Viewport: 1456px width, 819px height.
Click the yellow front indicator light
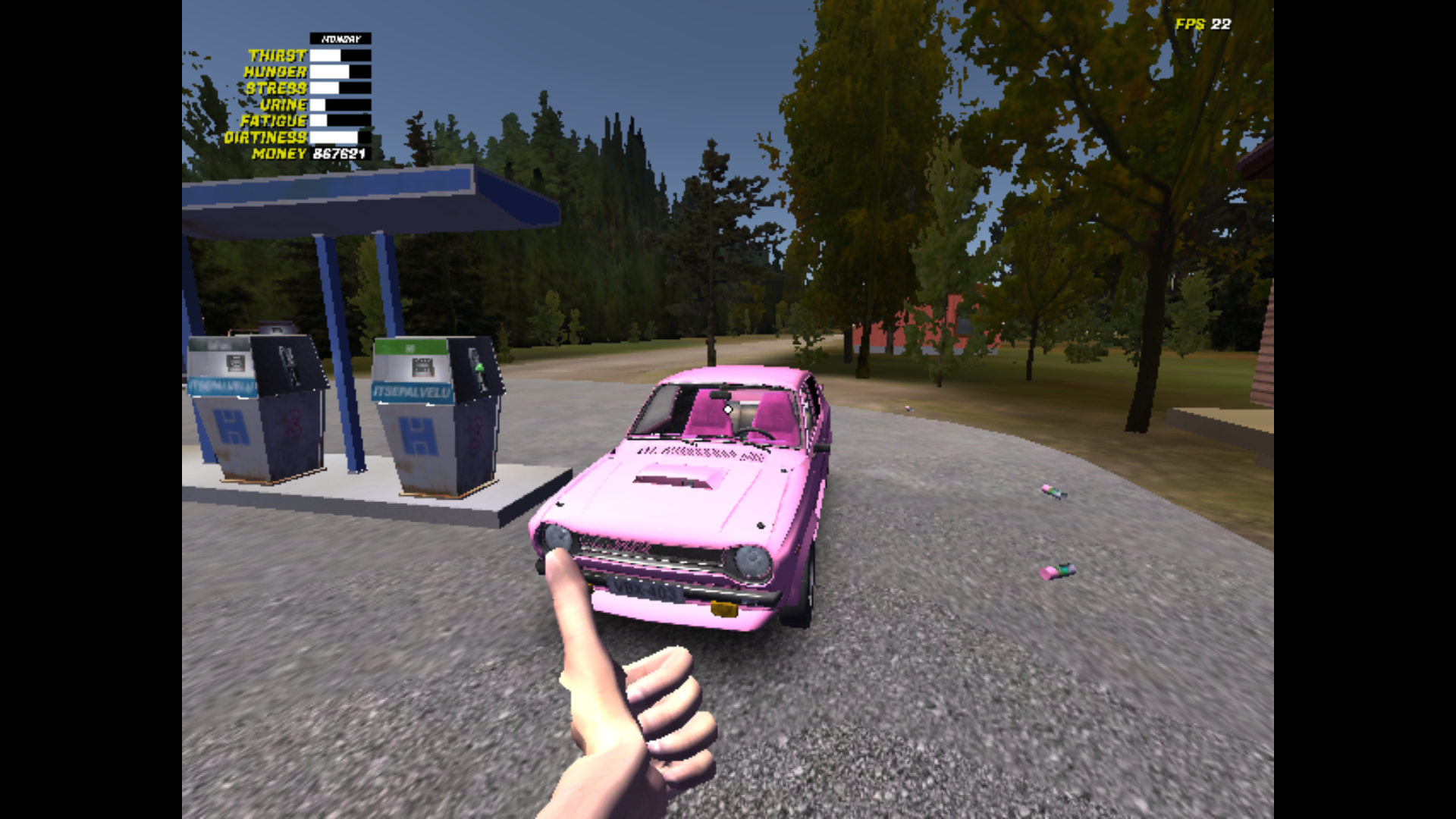point(723,608)
